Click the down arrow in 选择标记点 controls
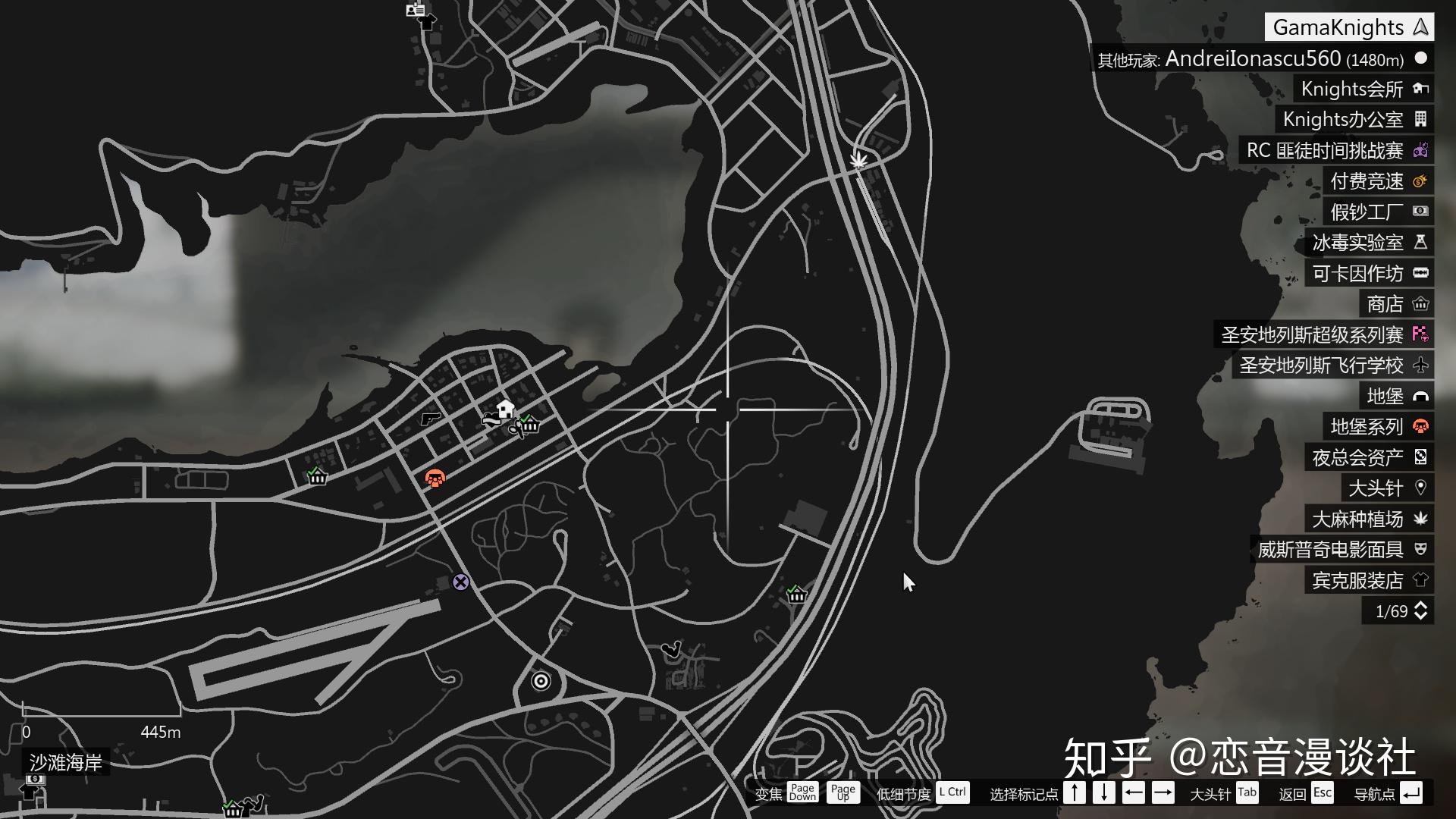 [1103, 793]
